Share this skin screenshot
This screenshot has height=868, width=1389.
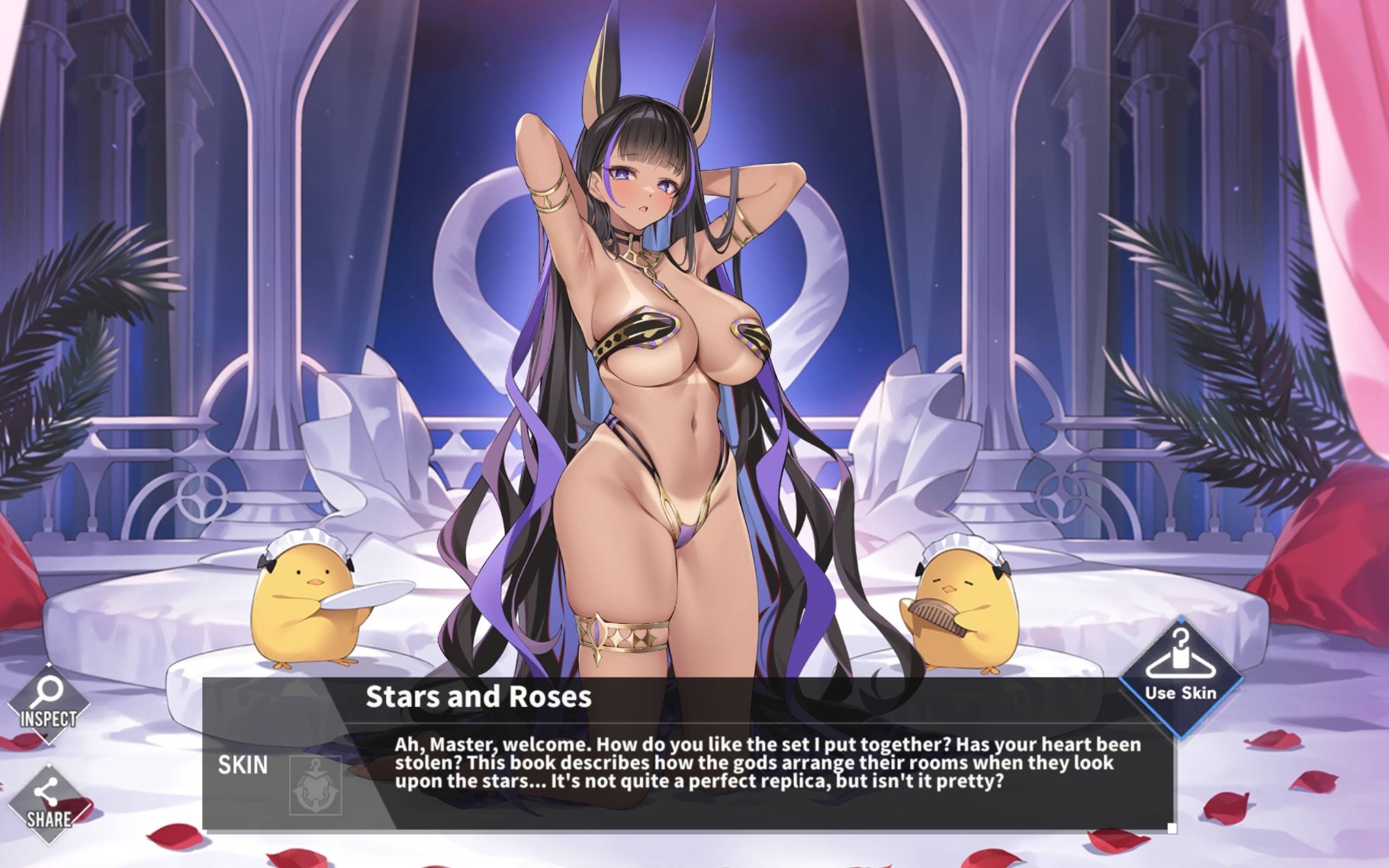(47, 803)
